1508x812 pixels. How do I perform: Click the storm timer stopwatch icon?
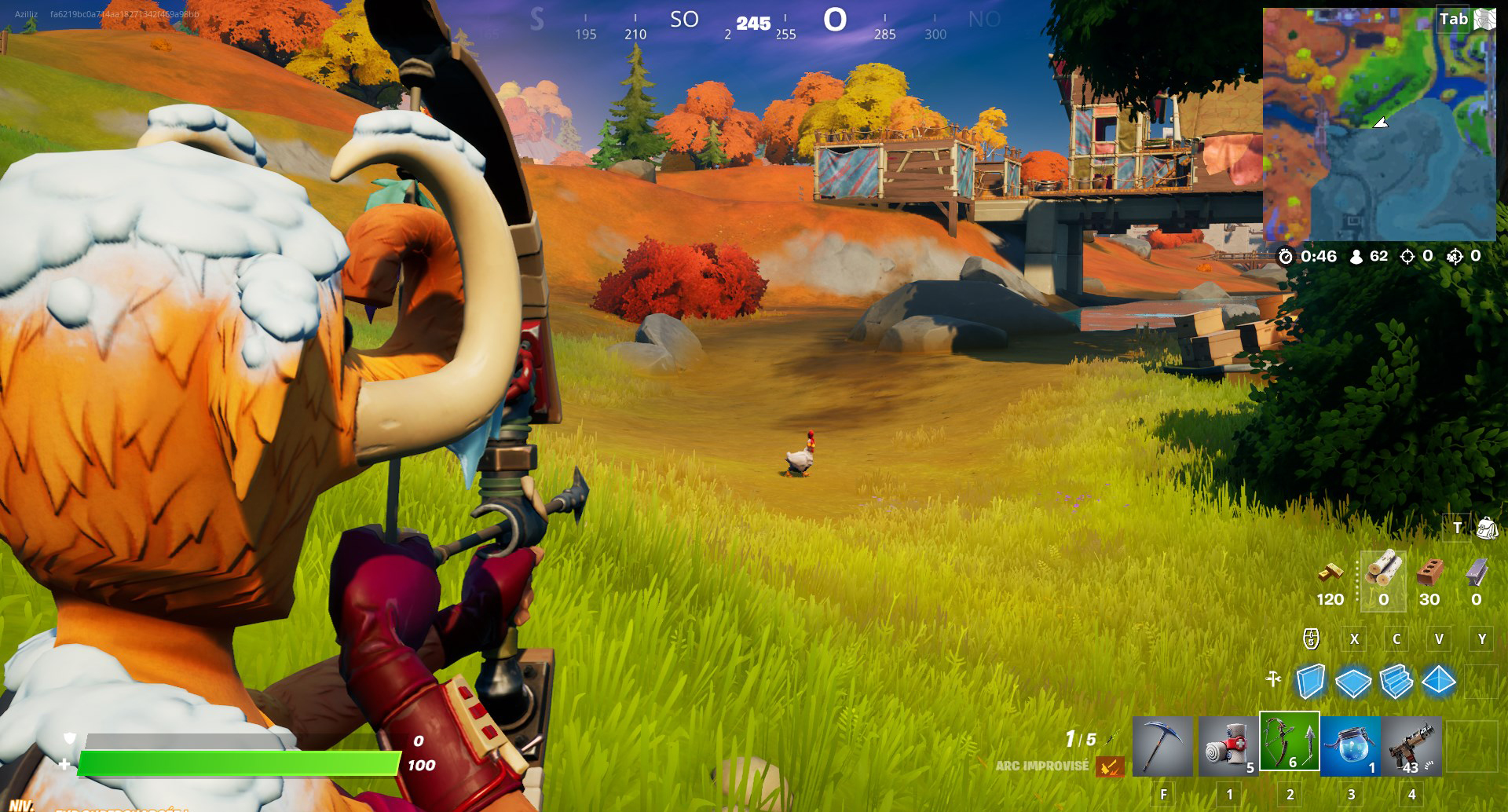tap(1285, 256)
